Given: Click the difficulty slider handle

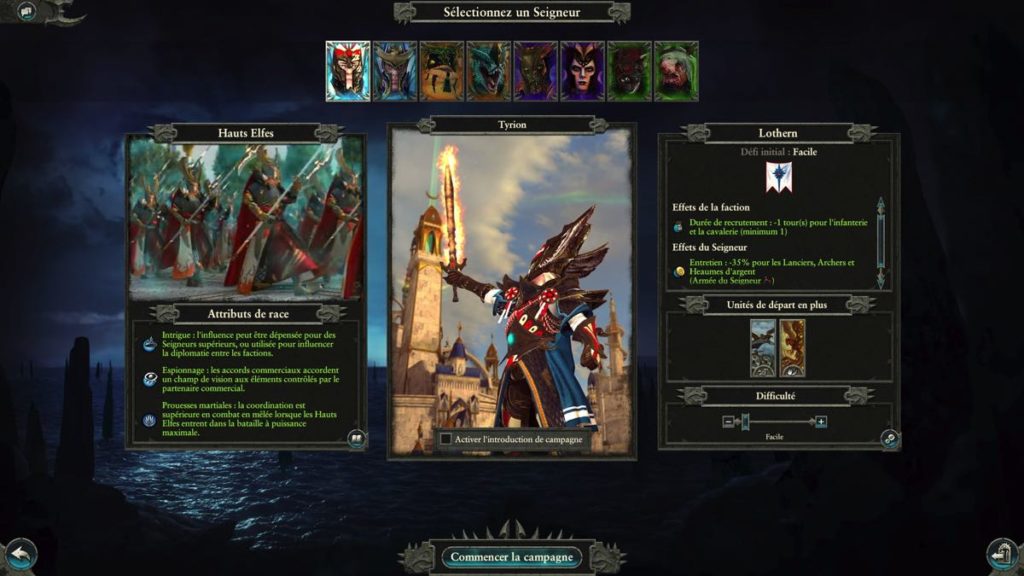Looking at the screenshot, I should click(744, 422).
